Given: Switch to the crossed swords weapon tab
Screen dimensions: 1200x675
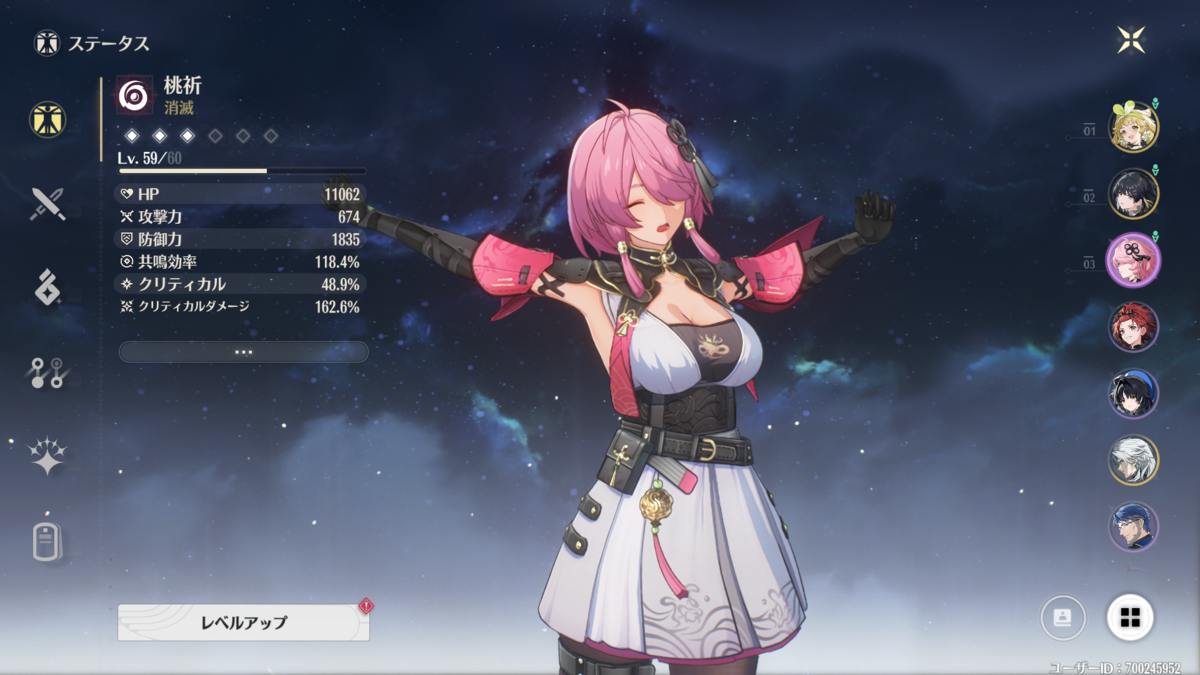Looking at the screenshot, I should click(47, 203).
